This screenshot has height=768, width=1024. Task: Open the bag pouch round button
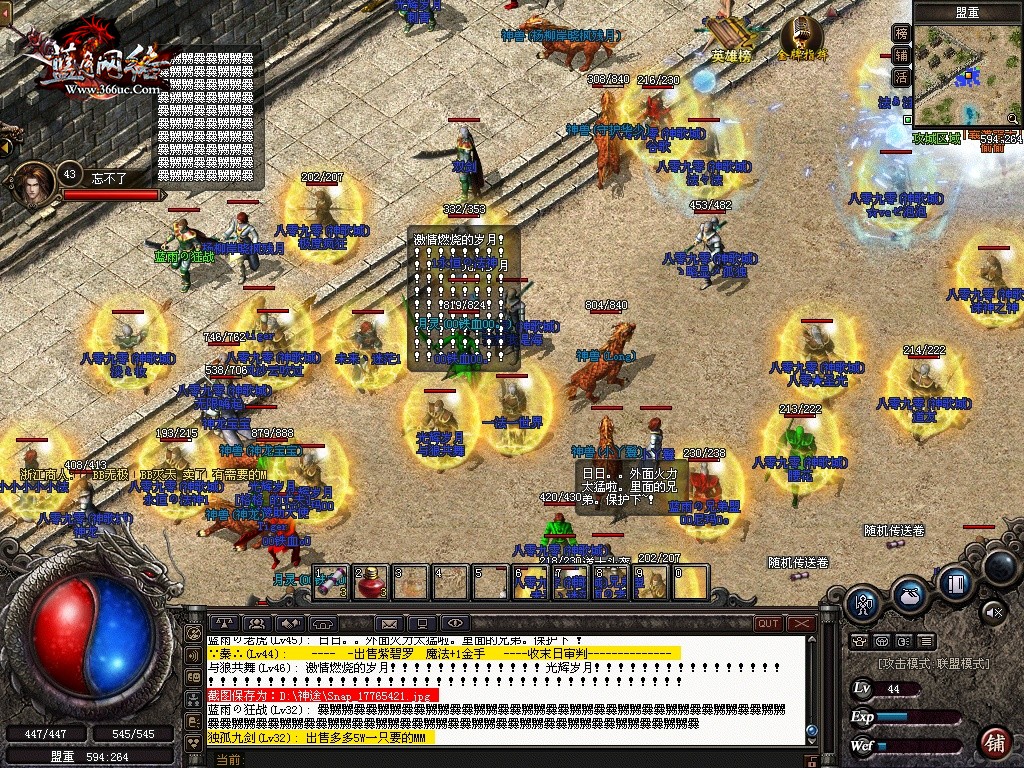tap(908, 594)
